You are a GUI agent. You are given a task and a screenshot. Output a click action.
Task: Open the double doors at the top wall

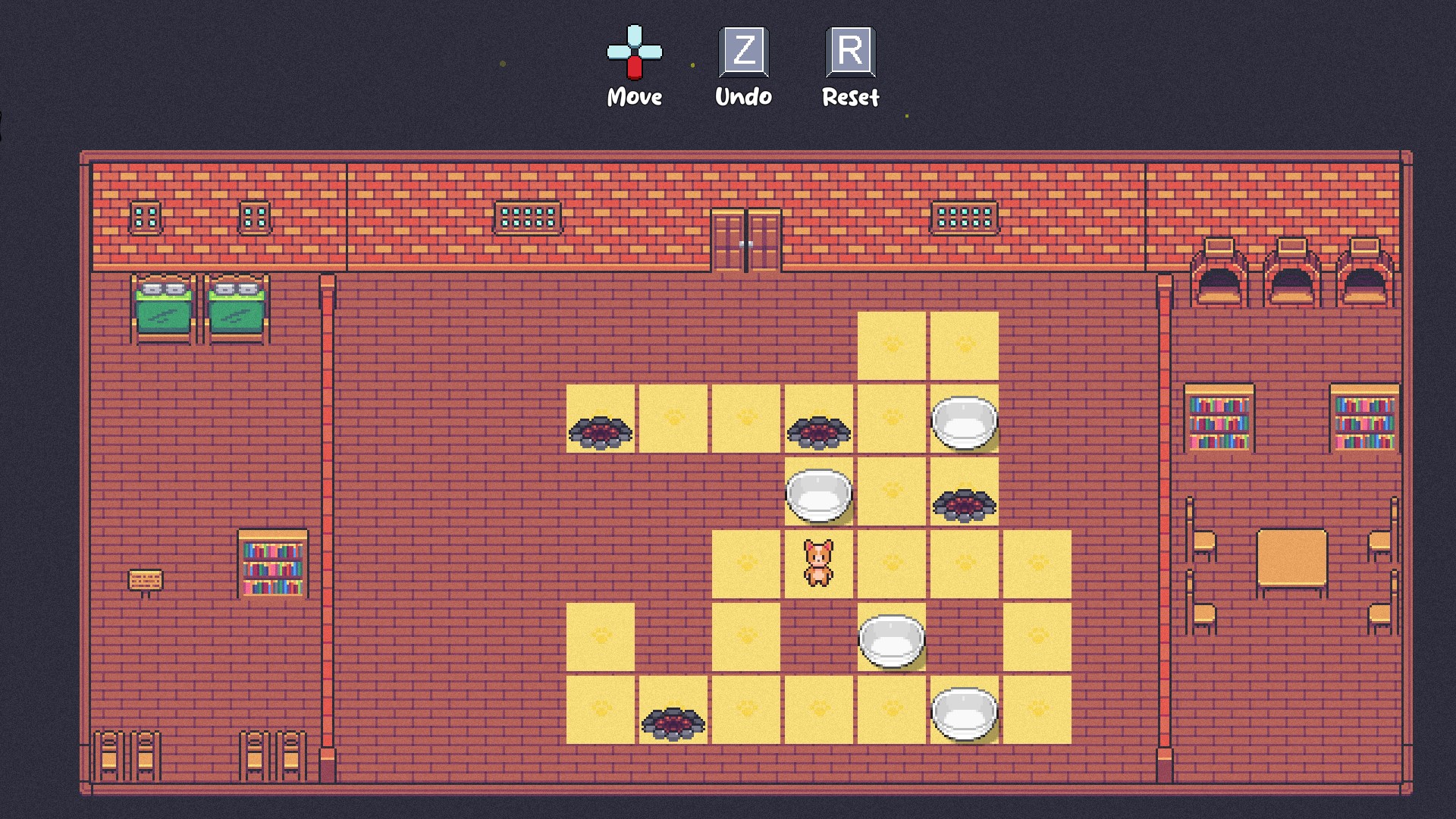(x=745, y=239)
